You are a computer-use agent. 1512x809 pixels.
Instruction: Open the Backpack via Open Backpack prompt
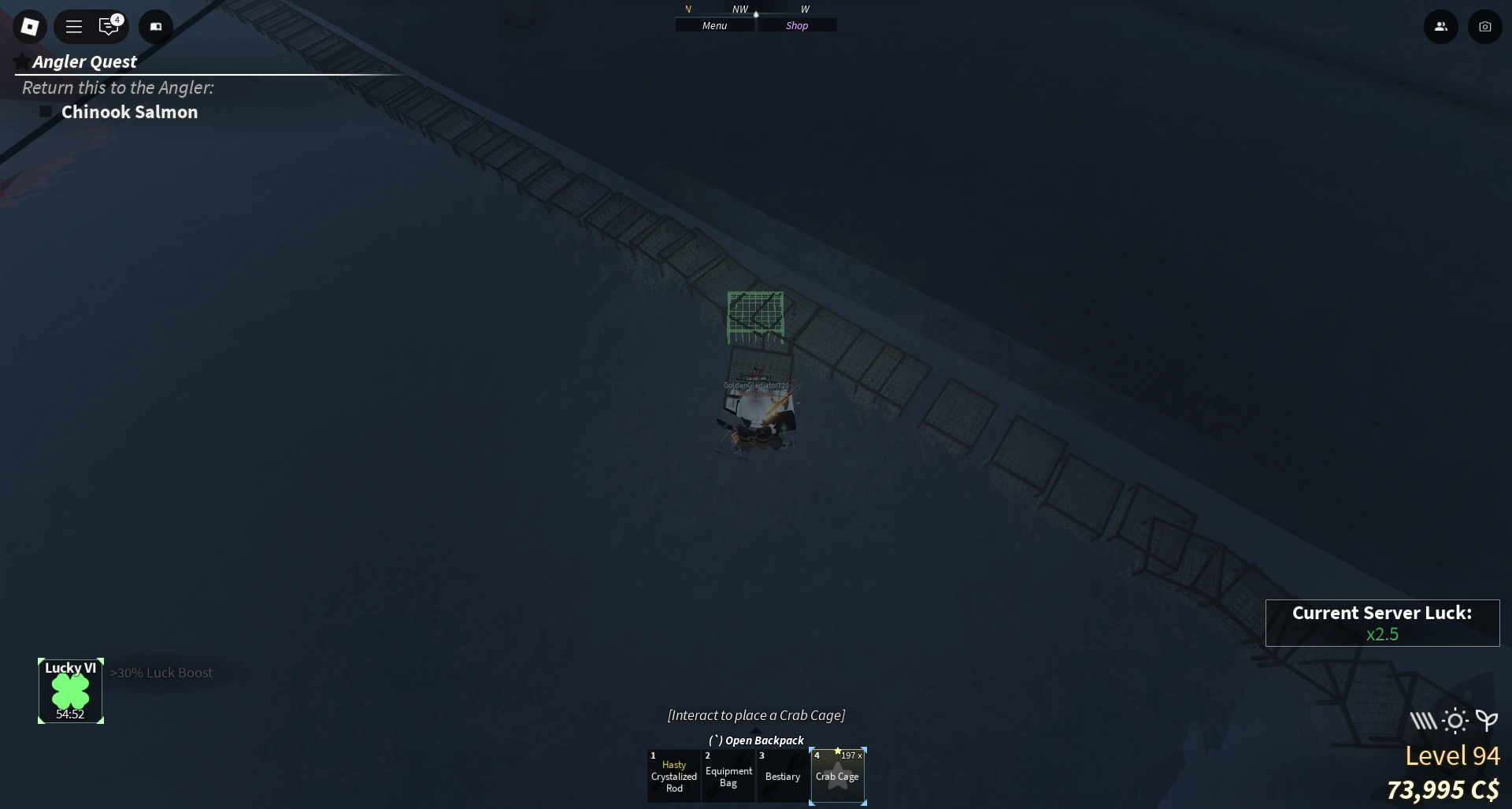pyautogui.click(x=755, y=740)
